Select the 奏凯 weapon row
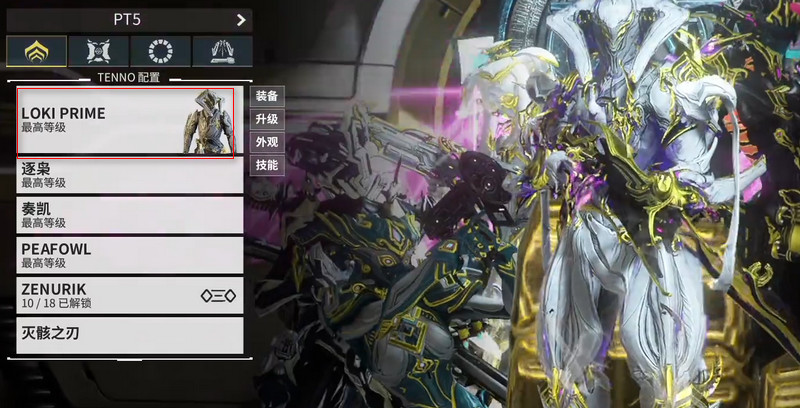The image size is (800, 408). click(130, 215)
